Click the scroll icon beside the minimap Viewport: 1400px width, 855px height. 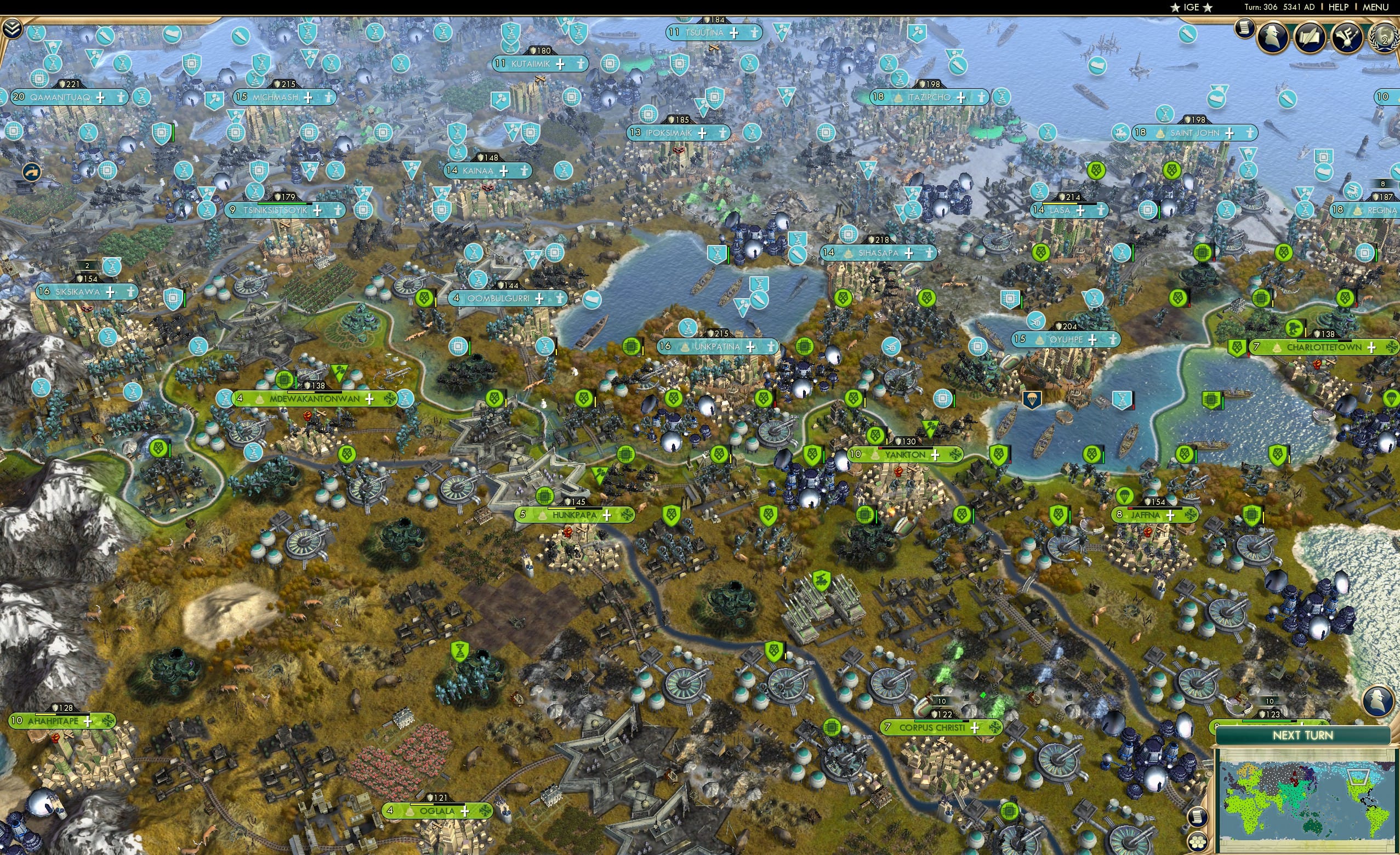click(1198, 818)
